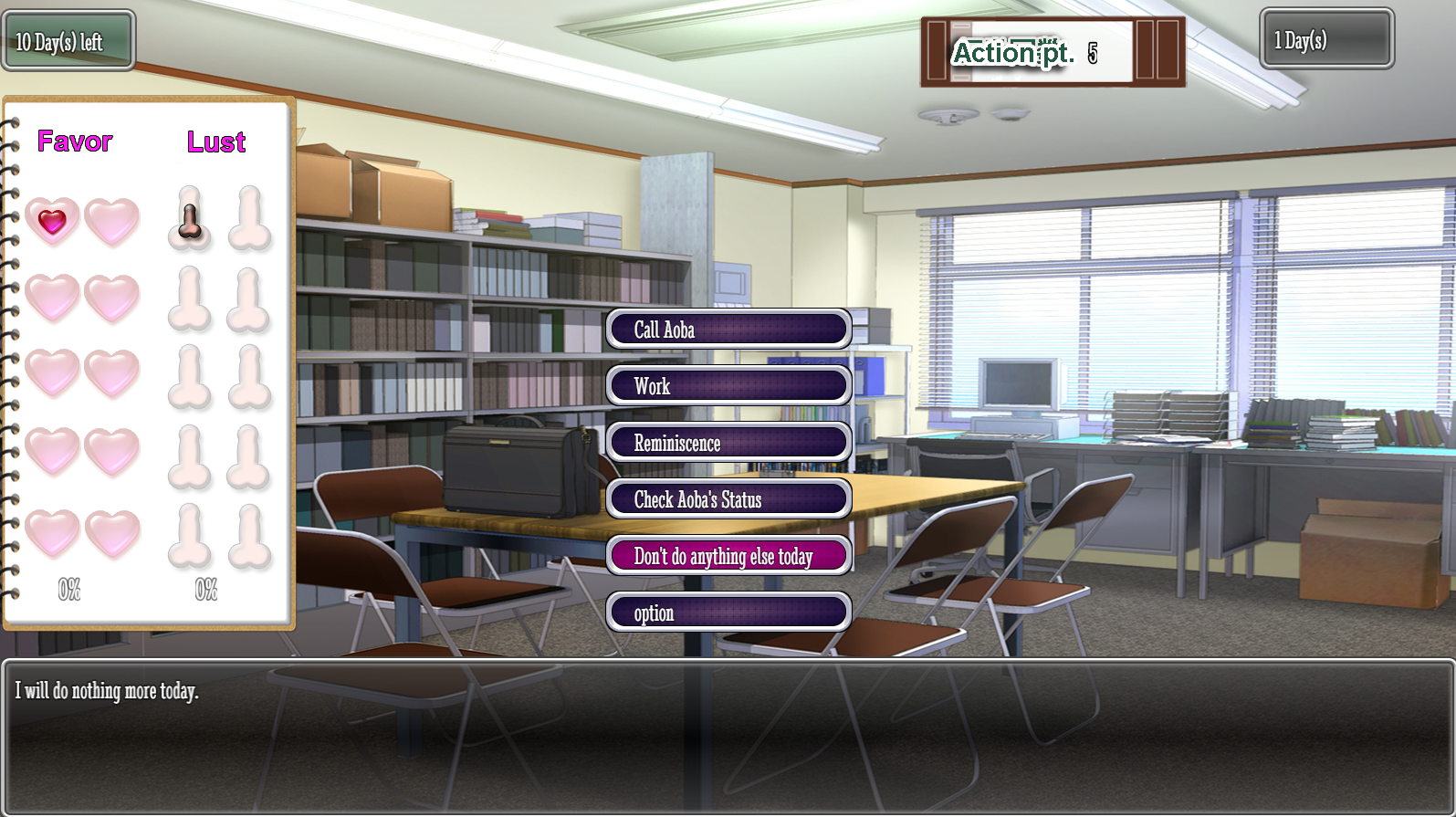Select the Call Aoba option
This screenshot has height=817, width=1456.
(728, 330)
